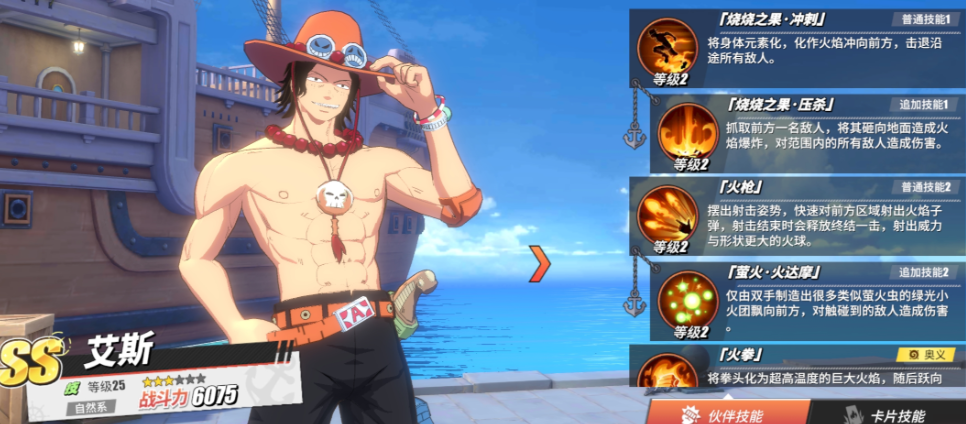Viewport: 966px width, 424px height.
Task: Select the 火拳 ultimate skill icon
Action: point(667,372)
